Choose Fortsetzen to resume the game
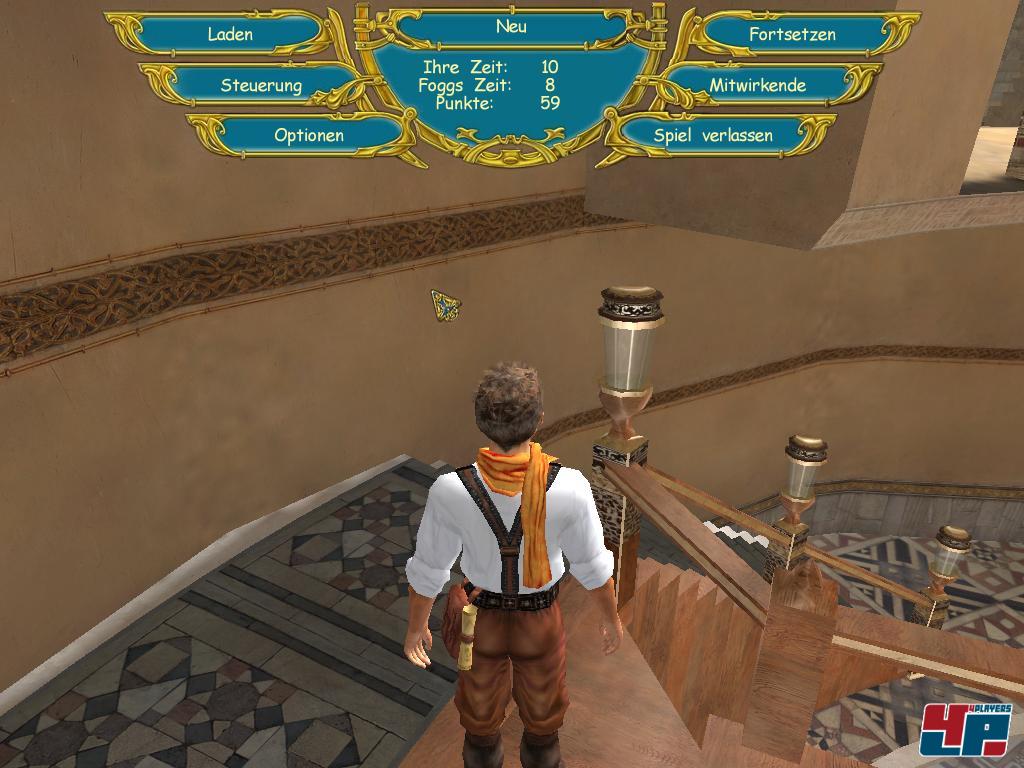This screenshot has height=768, width=1024. (792, 34)
